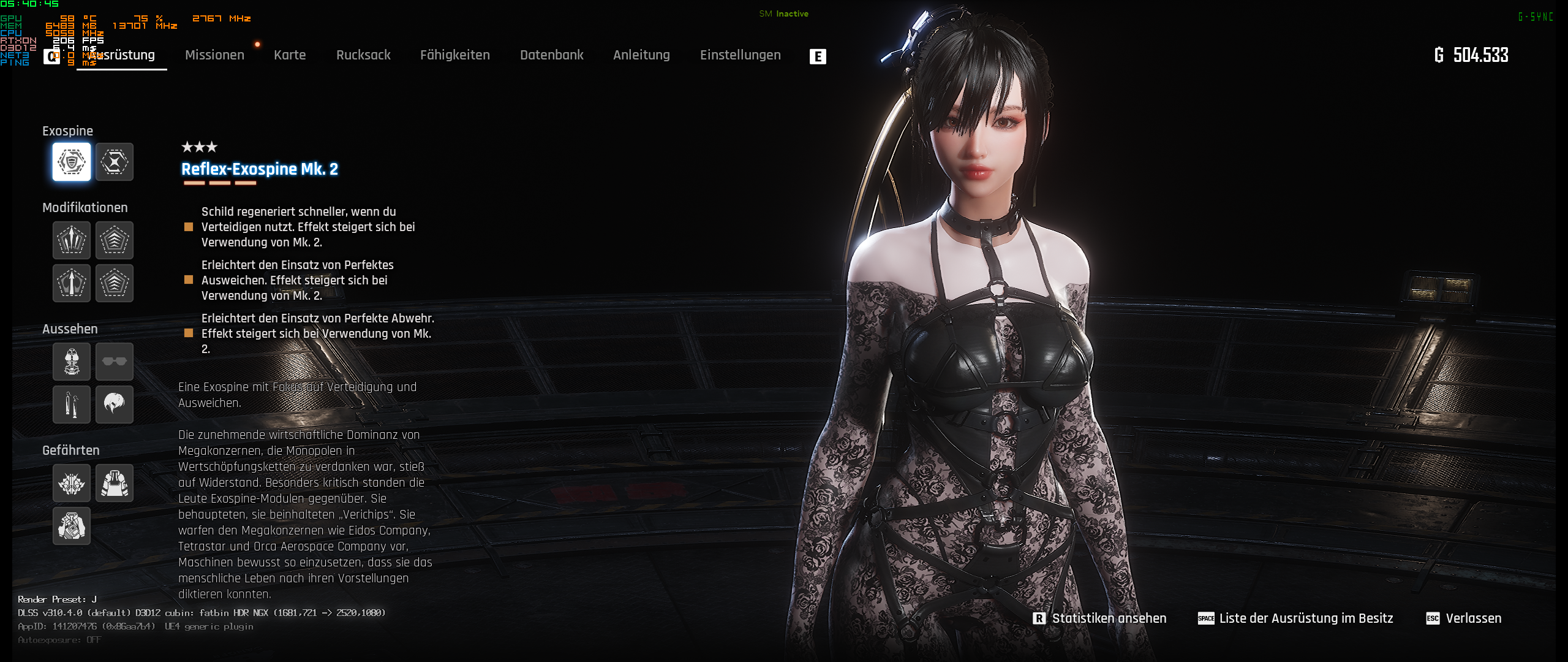The image size is (1568, 662).
Task: Go to the Rucksack tab
Action: pos(363,55)
